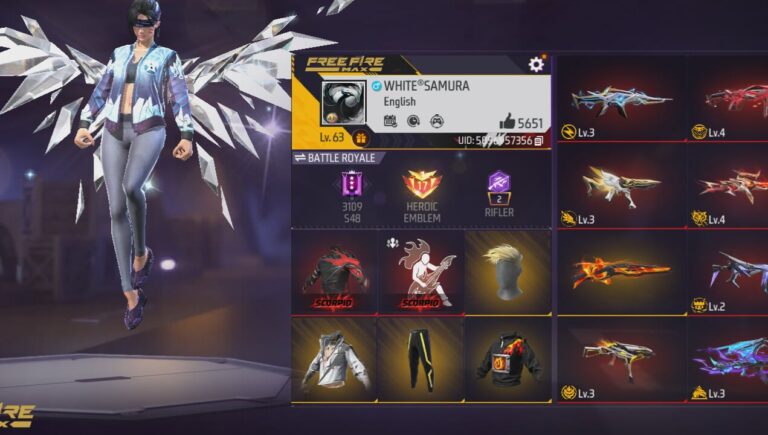The image size is (768, 435).
Task: Choose the blue and white Lv.3 gun skin
Action: [x=620, y=98]
